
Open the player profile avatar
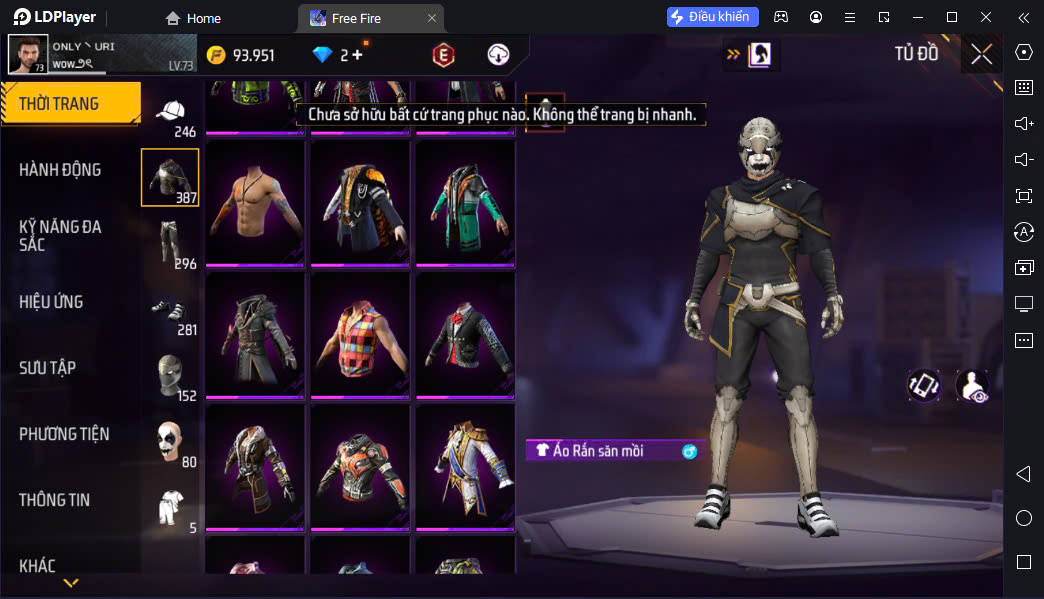click(x=28, y=55)
